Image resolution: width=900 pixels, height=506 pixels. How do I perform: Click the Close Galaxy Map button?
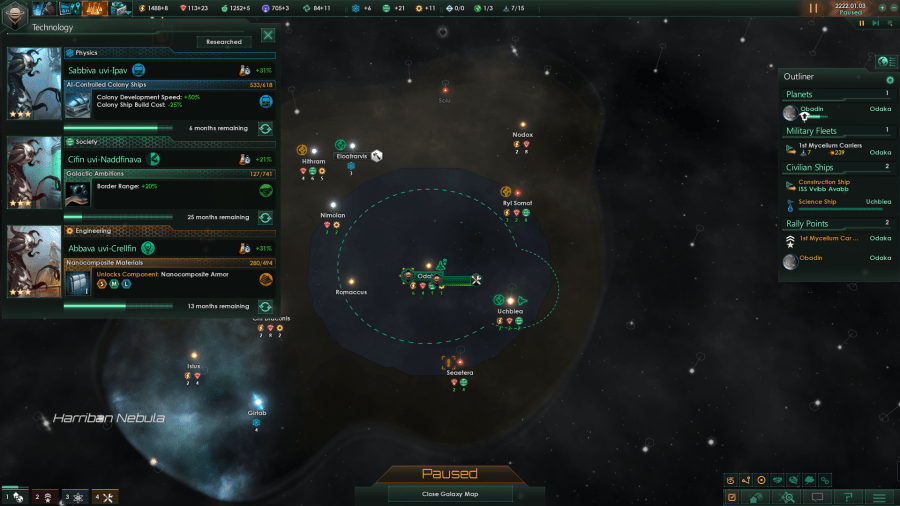point(450,494)
